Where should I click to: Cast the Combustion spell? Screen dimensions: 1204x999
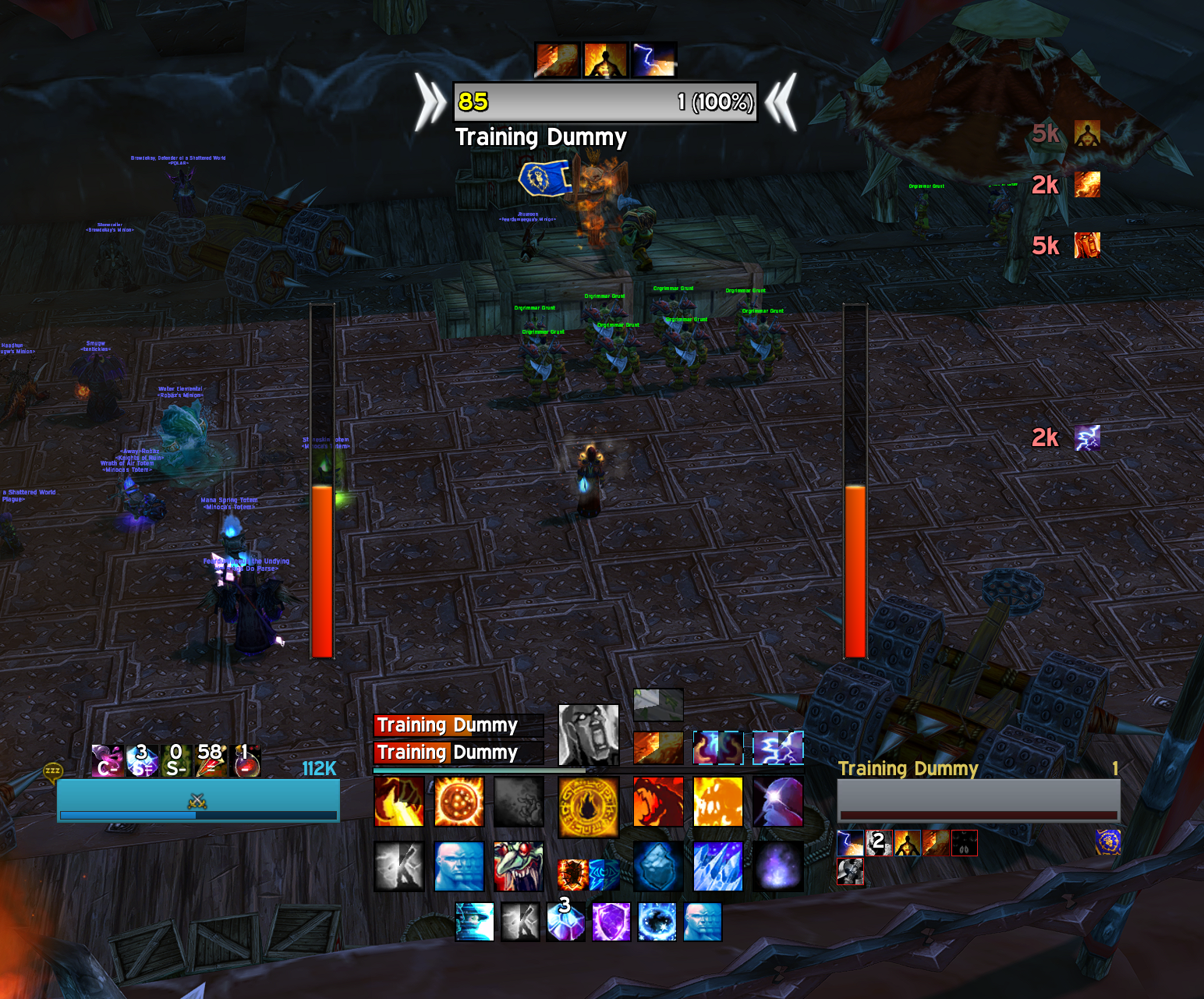[x=589, y=803]
